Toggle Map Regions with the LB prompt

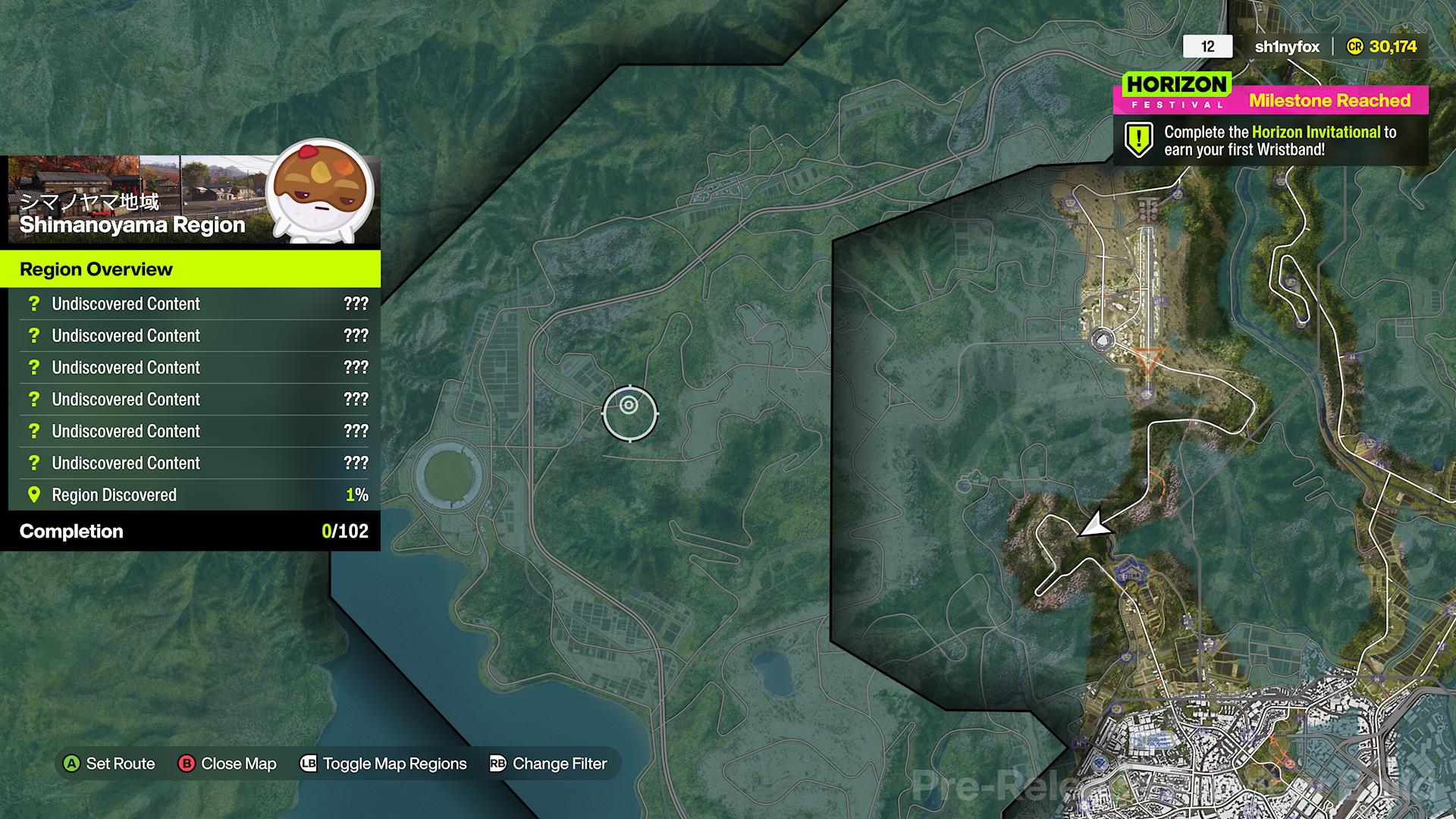309,764
